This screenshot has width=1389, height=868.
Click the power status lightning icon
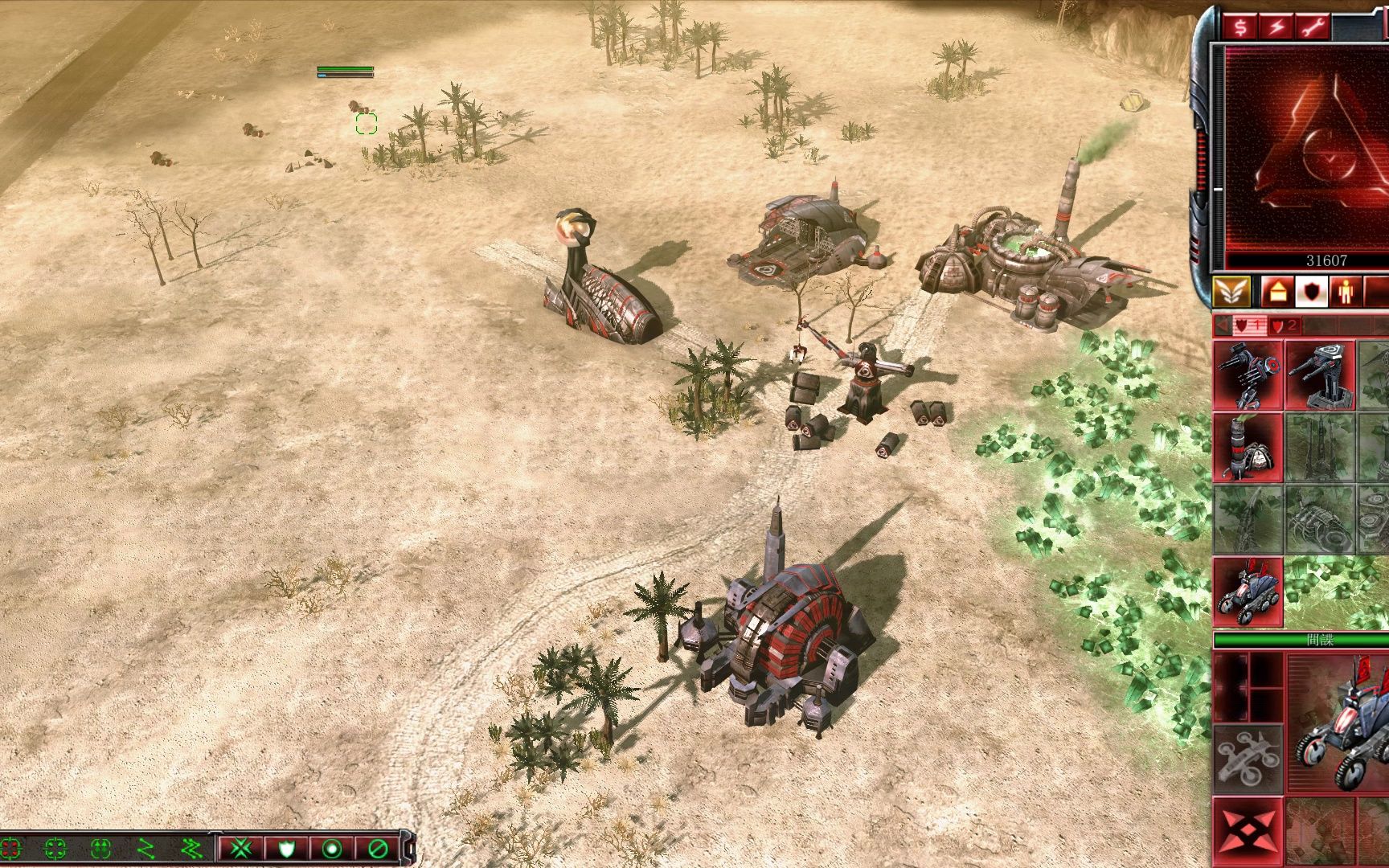(1278, 26)
